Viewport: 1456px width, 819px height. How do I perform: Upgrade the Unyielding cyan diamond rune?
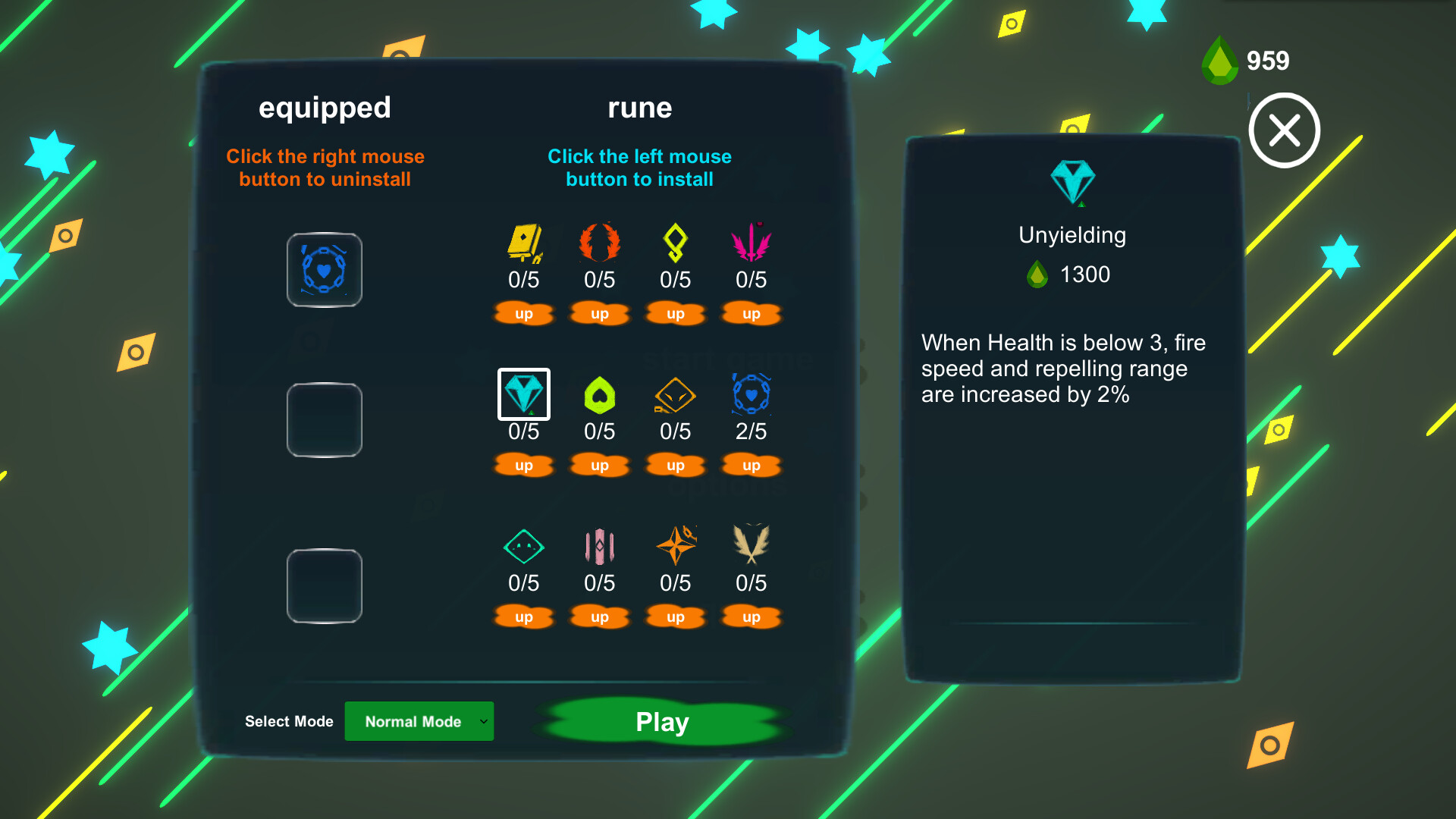[523, 465]
